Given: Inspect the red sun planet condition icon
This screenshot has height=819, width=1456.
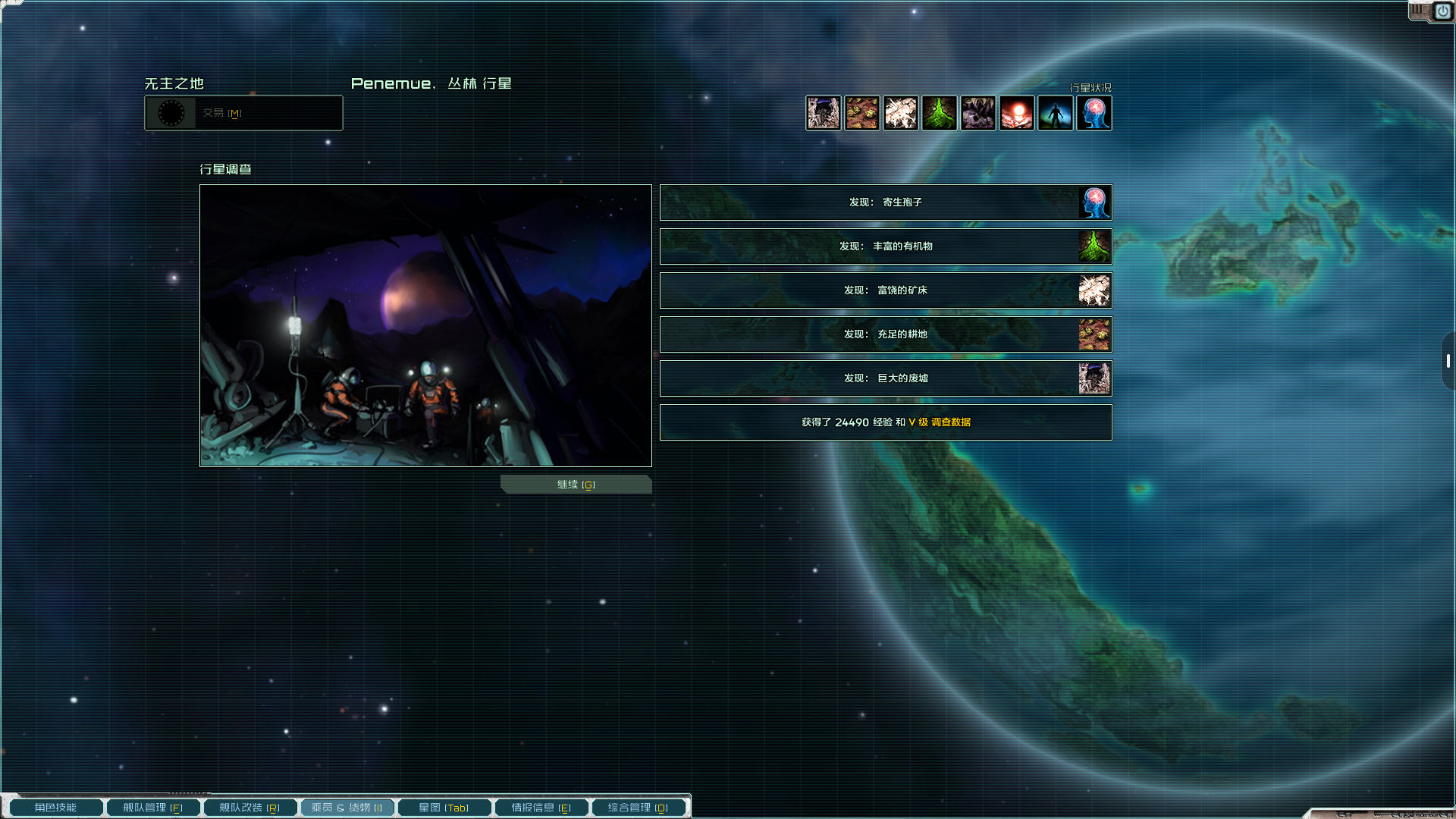Looking at the screenshot, I should pos(1016,113).
